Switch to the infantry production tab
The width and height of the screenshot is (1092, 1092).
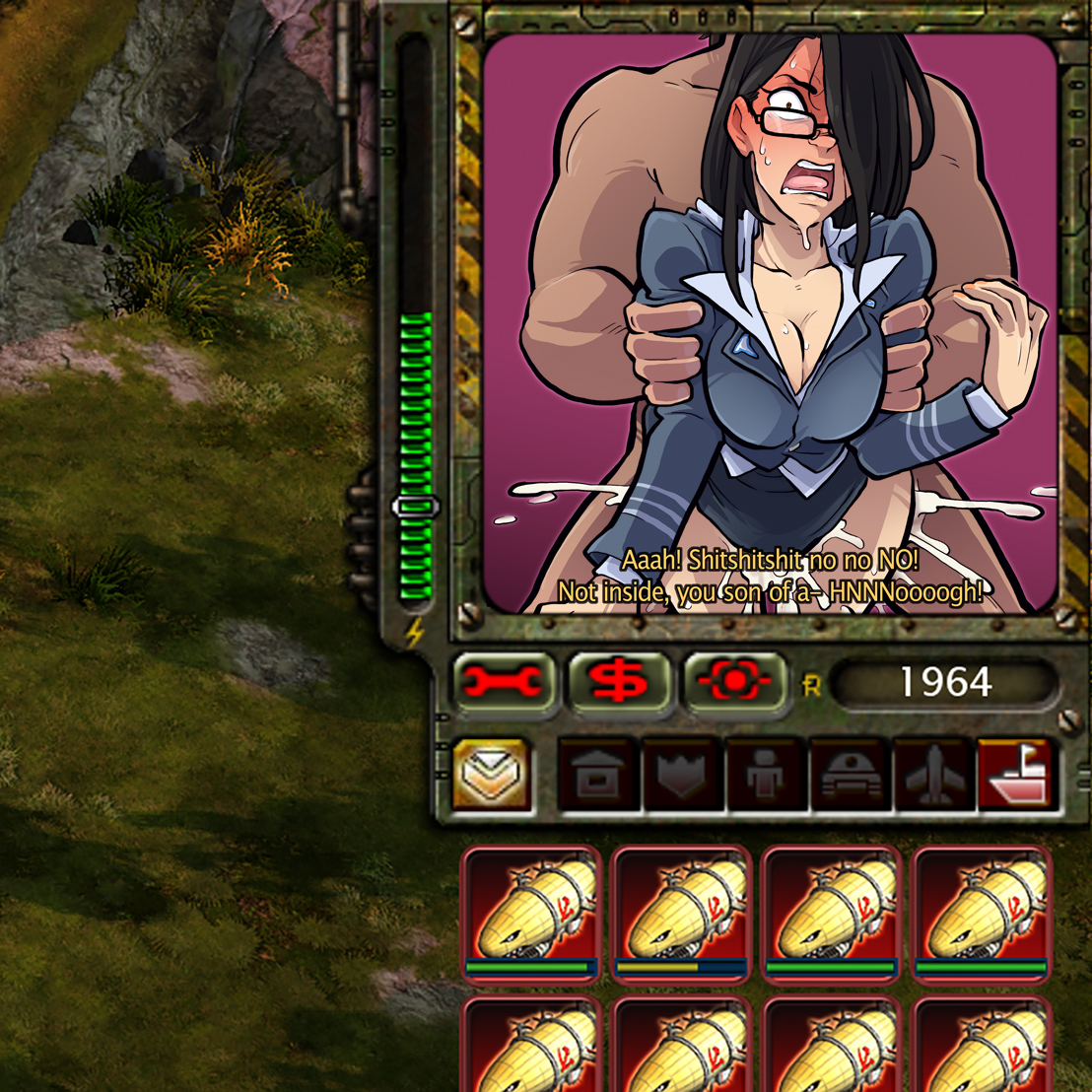pyautogui.click(x=766, y=776)
